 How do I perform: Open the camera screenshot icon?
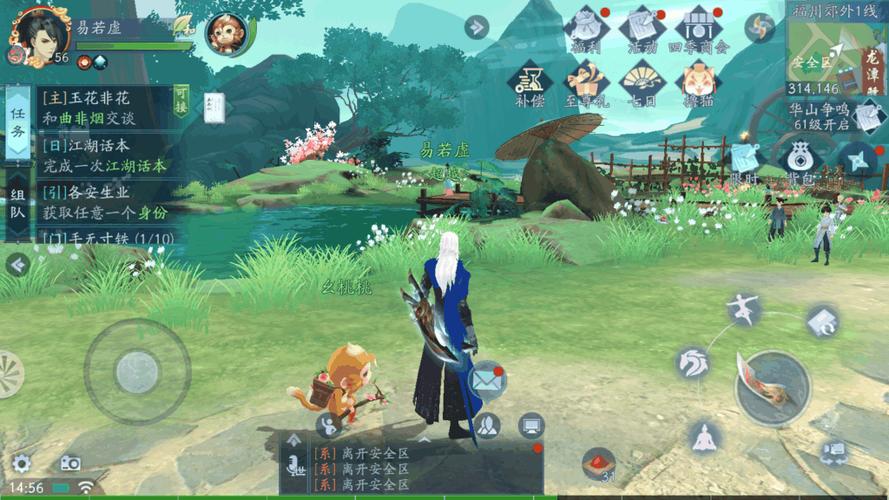click(69, 463)
